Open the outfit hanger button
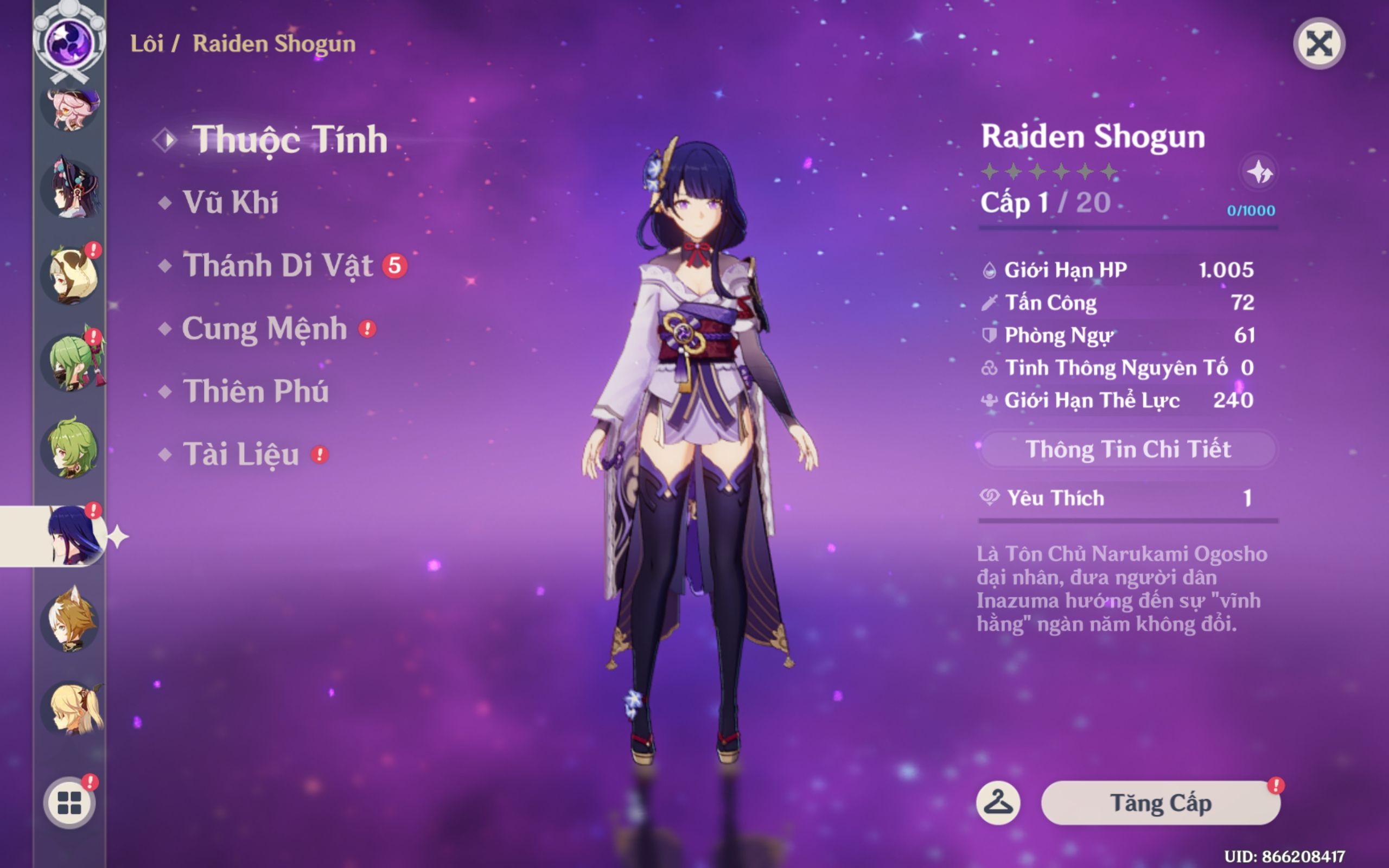This screenshot has width=1389, height=868. tap(998, 802)
